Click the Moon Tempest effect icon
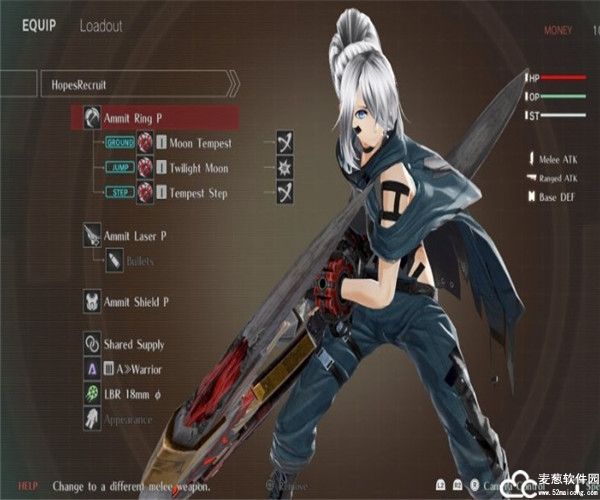Image resolution: width=600 pixels, height=500 pixels. (x=285, y=143)
